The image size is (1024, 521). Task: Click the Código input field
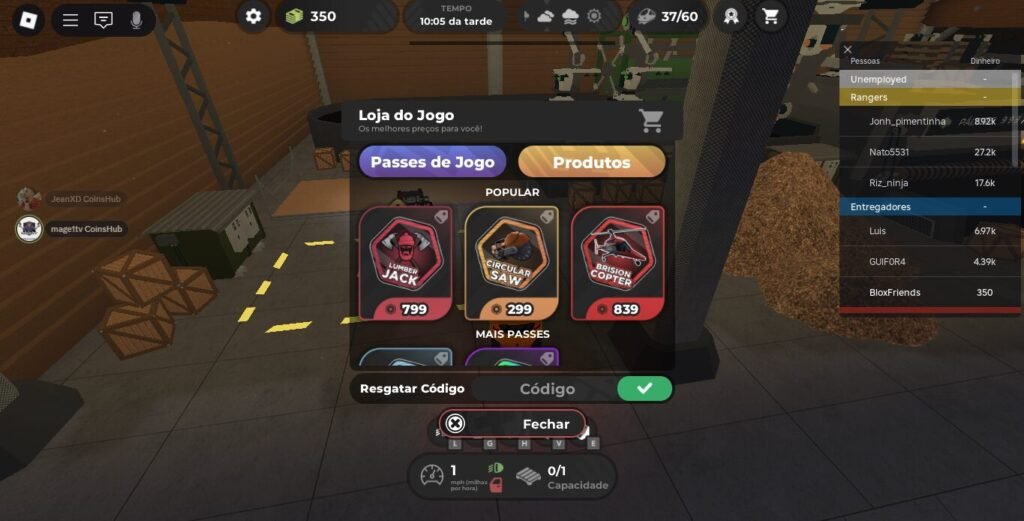pos(546,389)
